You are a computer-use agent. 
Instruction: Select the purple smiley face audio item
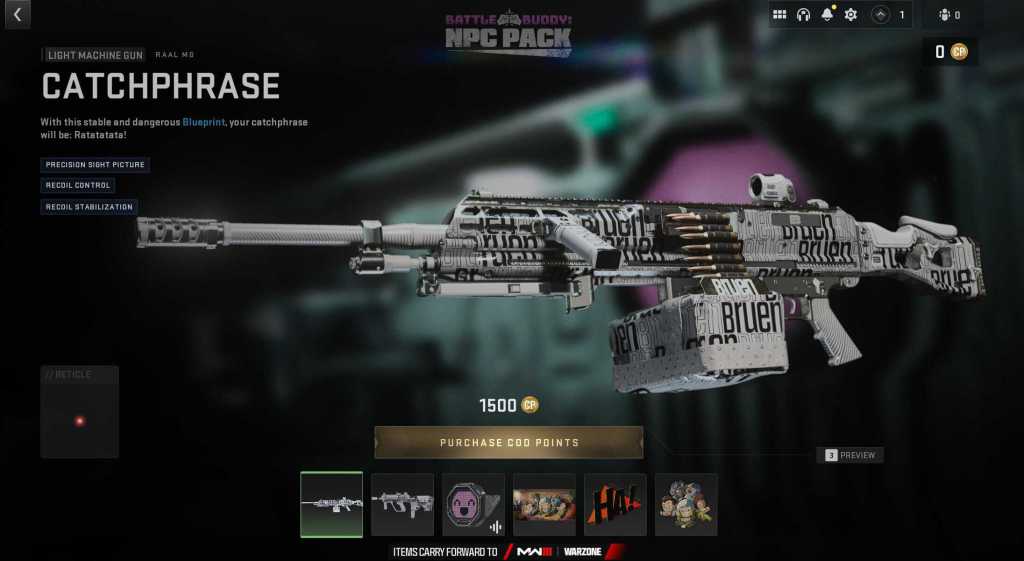(x=473, y=504)
